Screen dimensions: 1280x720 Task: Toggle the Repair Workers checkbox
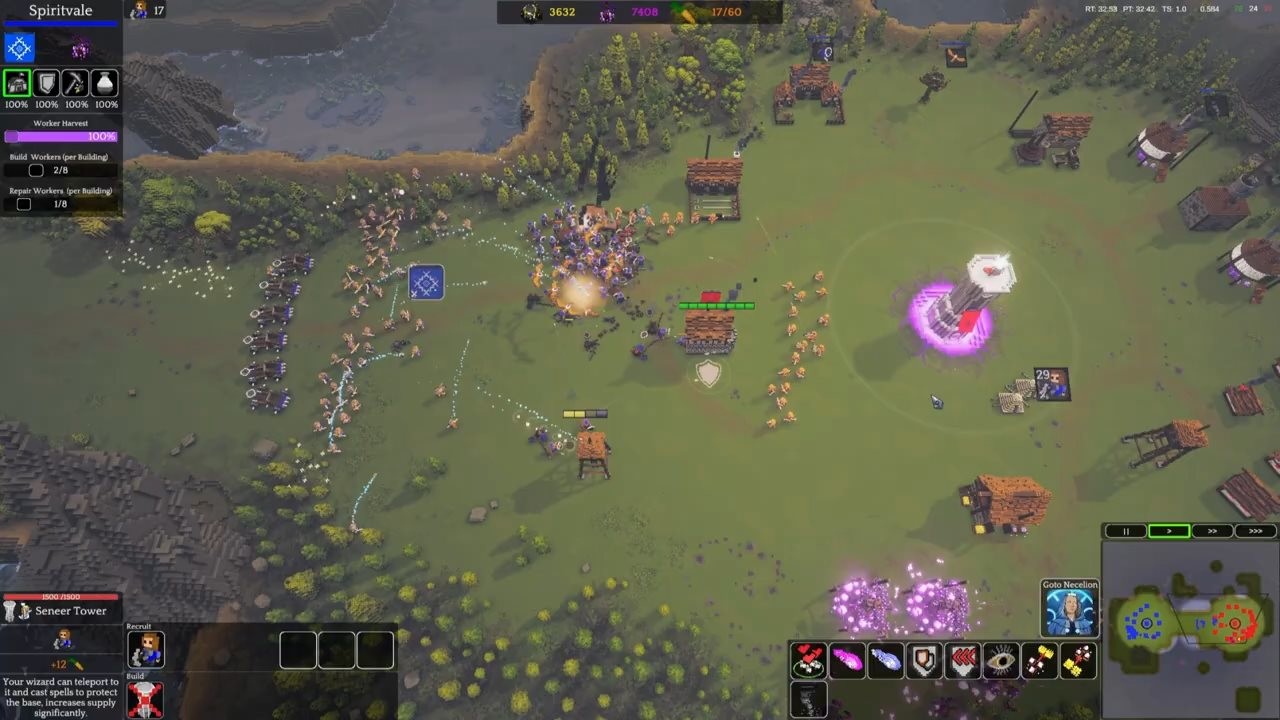click(x=24, y=203)
